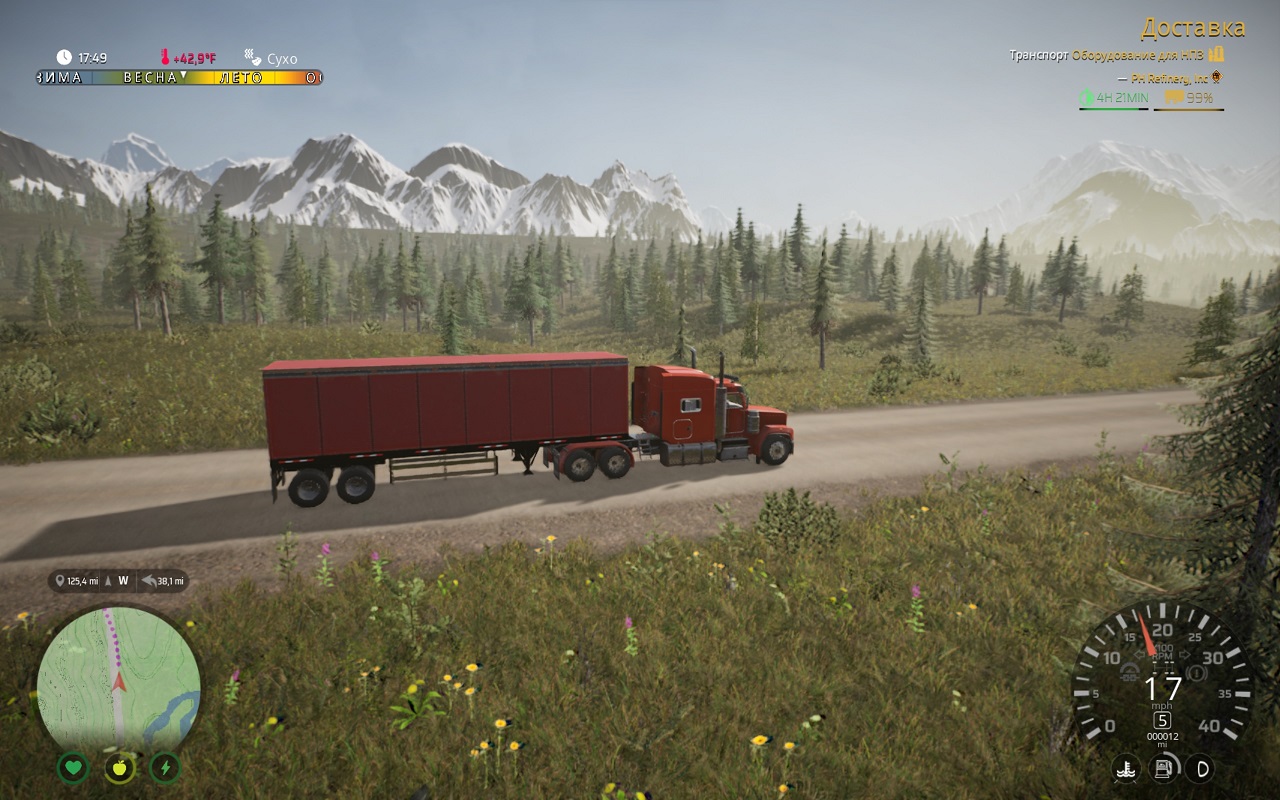1280x800 pixels.
Task: Select the red thermometer icon
Action: point(165,56)
